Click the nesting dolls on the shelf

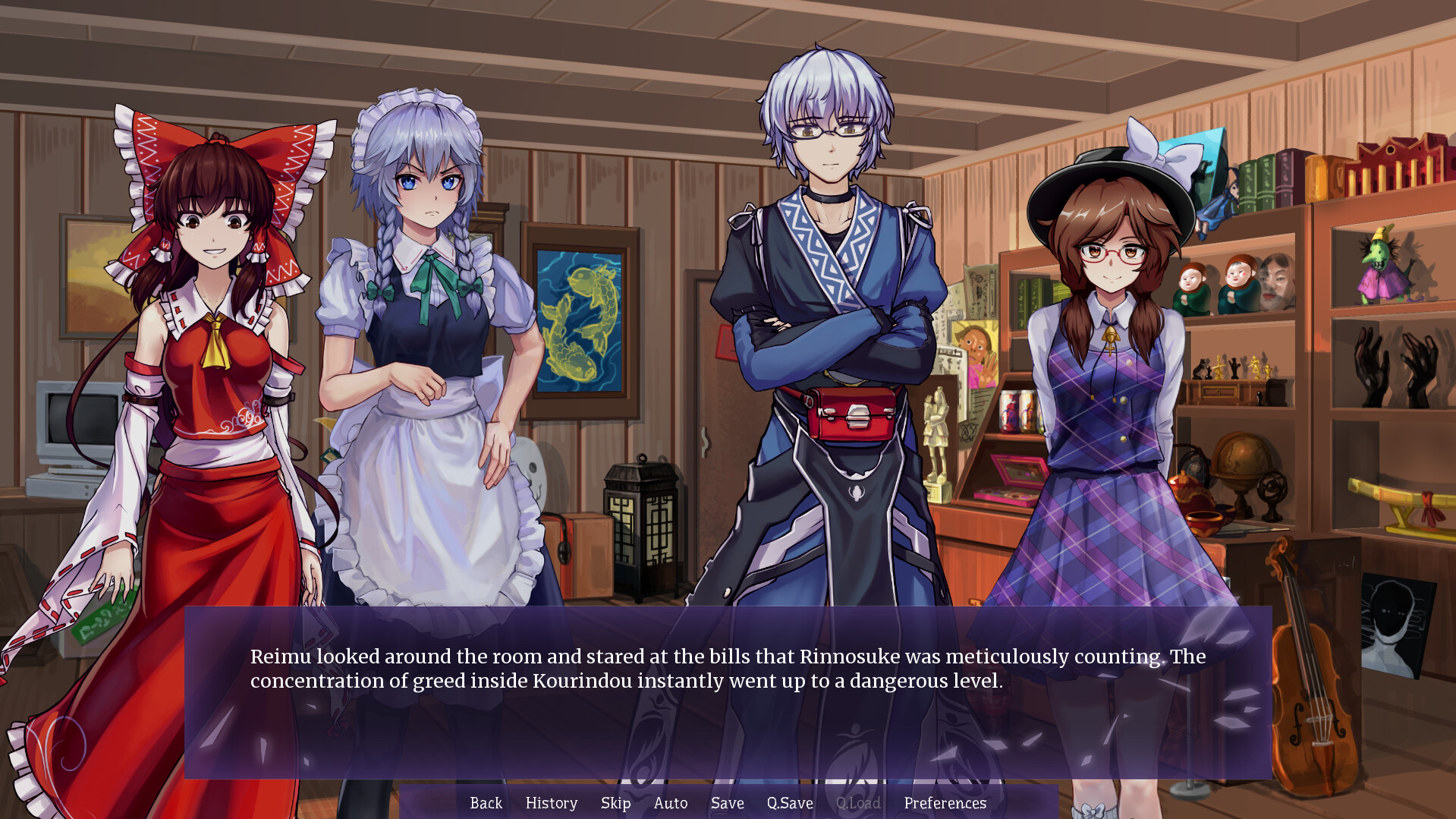pyautogui.click(x=1214, y=288)
